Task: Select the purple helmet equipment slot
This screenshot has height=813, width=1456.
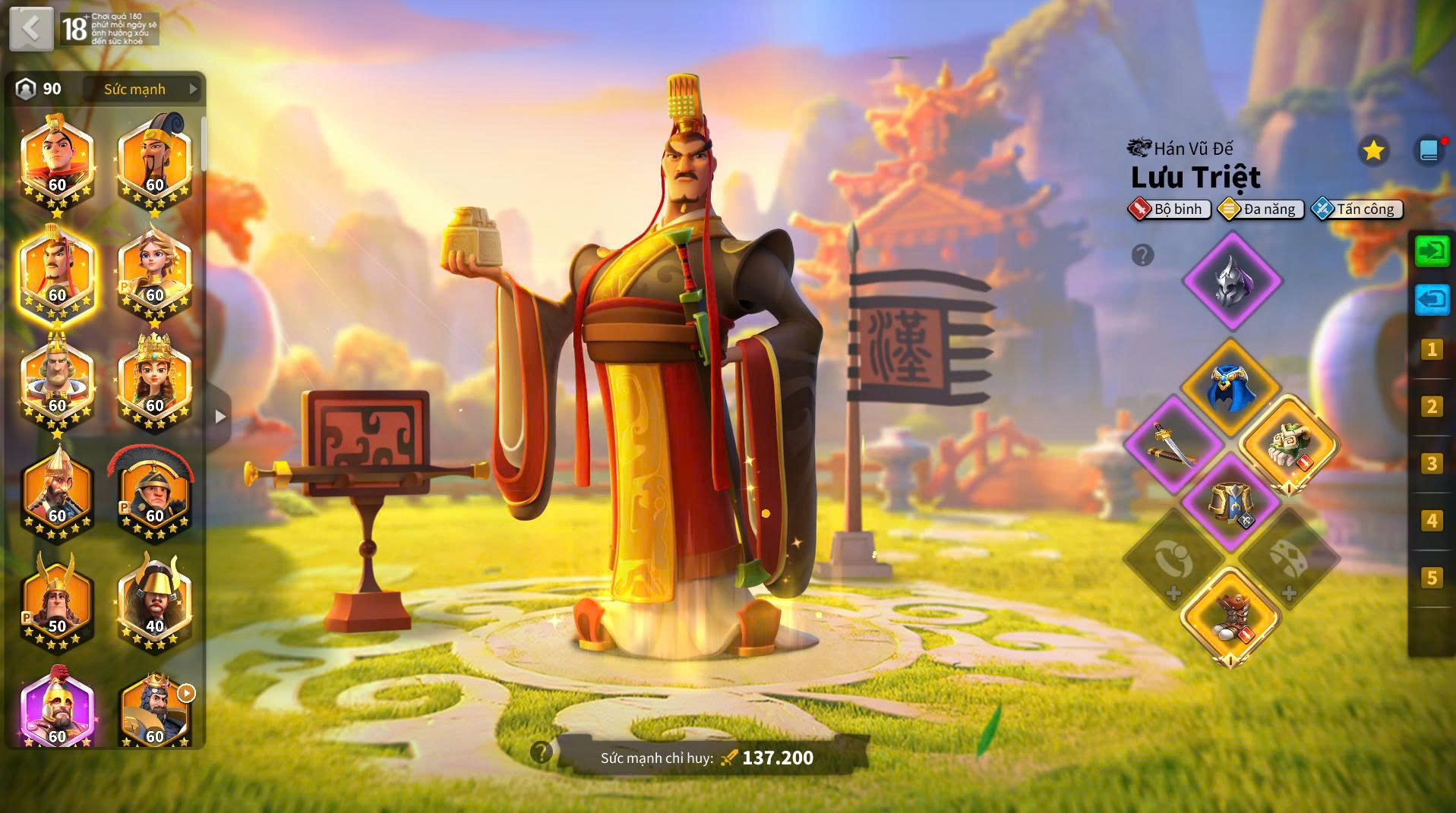Action: click(1232, 281)
